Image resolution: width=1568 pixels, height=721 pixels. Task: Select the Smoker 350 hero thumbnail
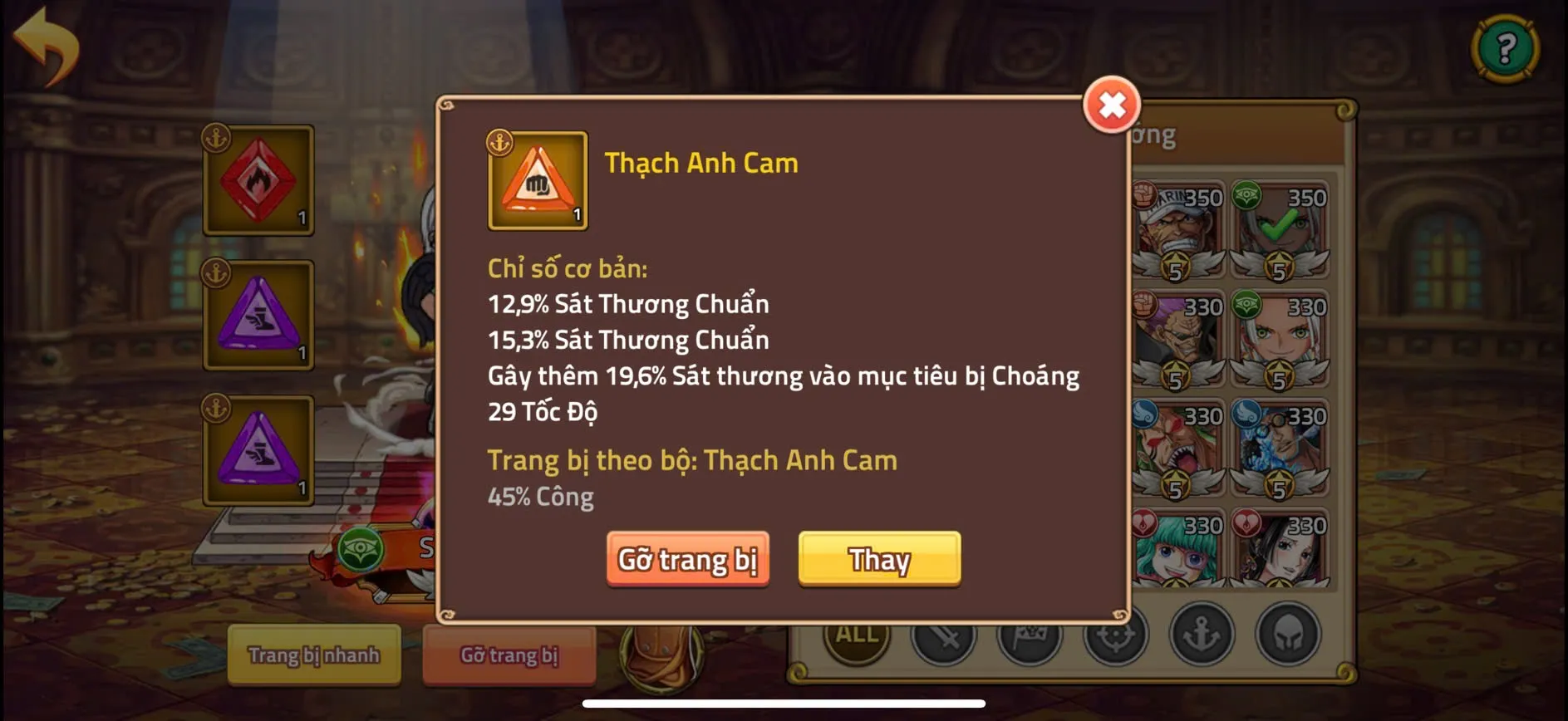point(1180,233)
